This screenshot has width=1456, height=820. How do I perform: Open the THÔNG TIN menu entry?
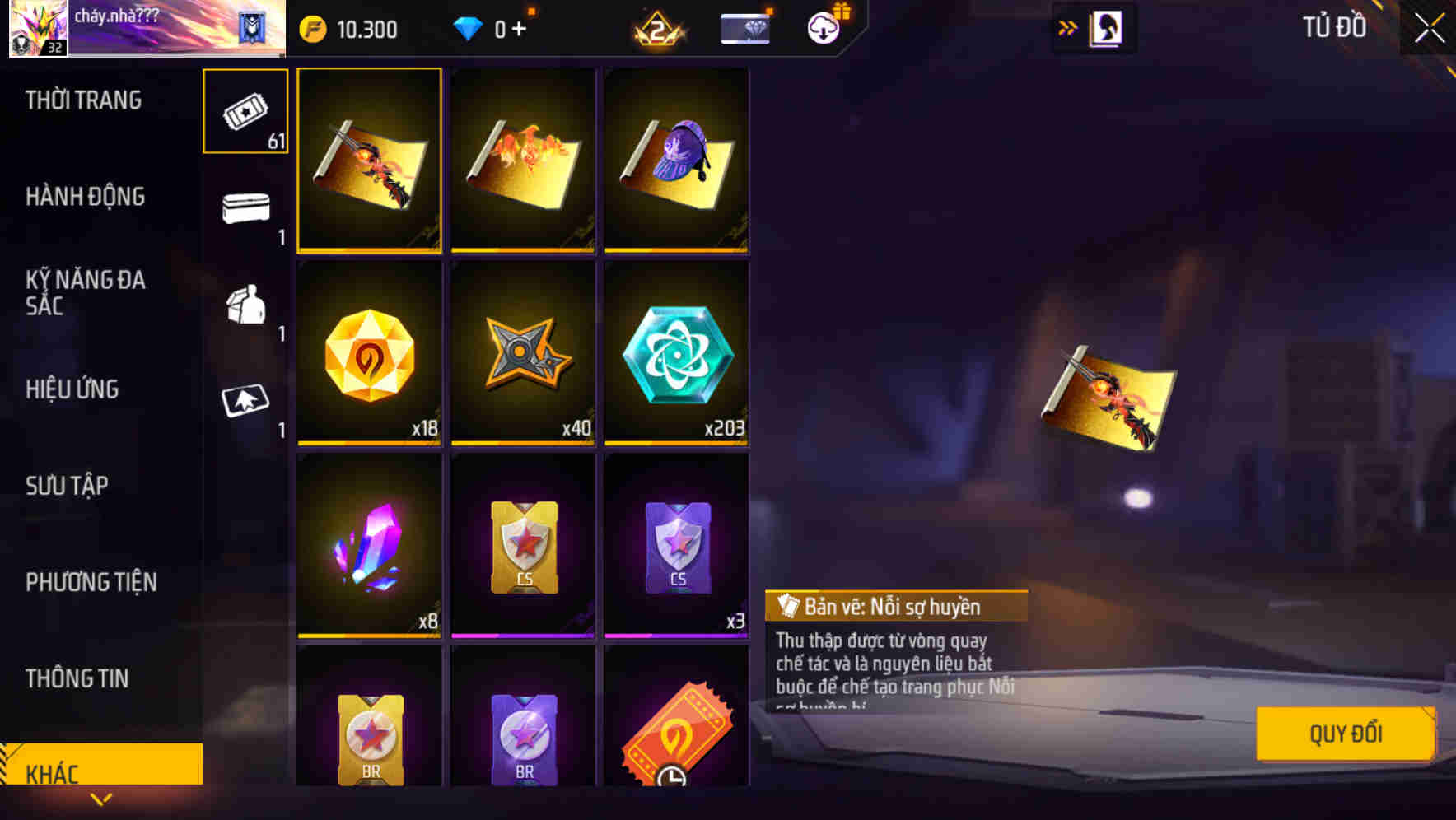(77, 678)
